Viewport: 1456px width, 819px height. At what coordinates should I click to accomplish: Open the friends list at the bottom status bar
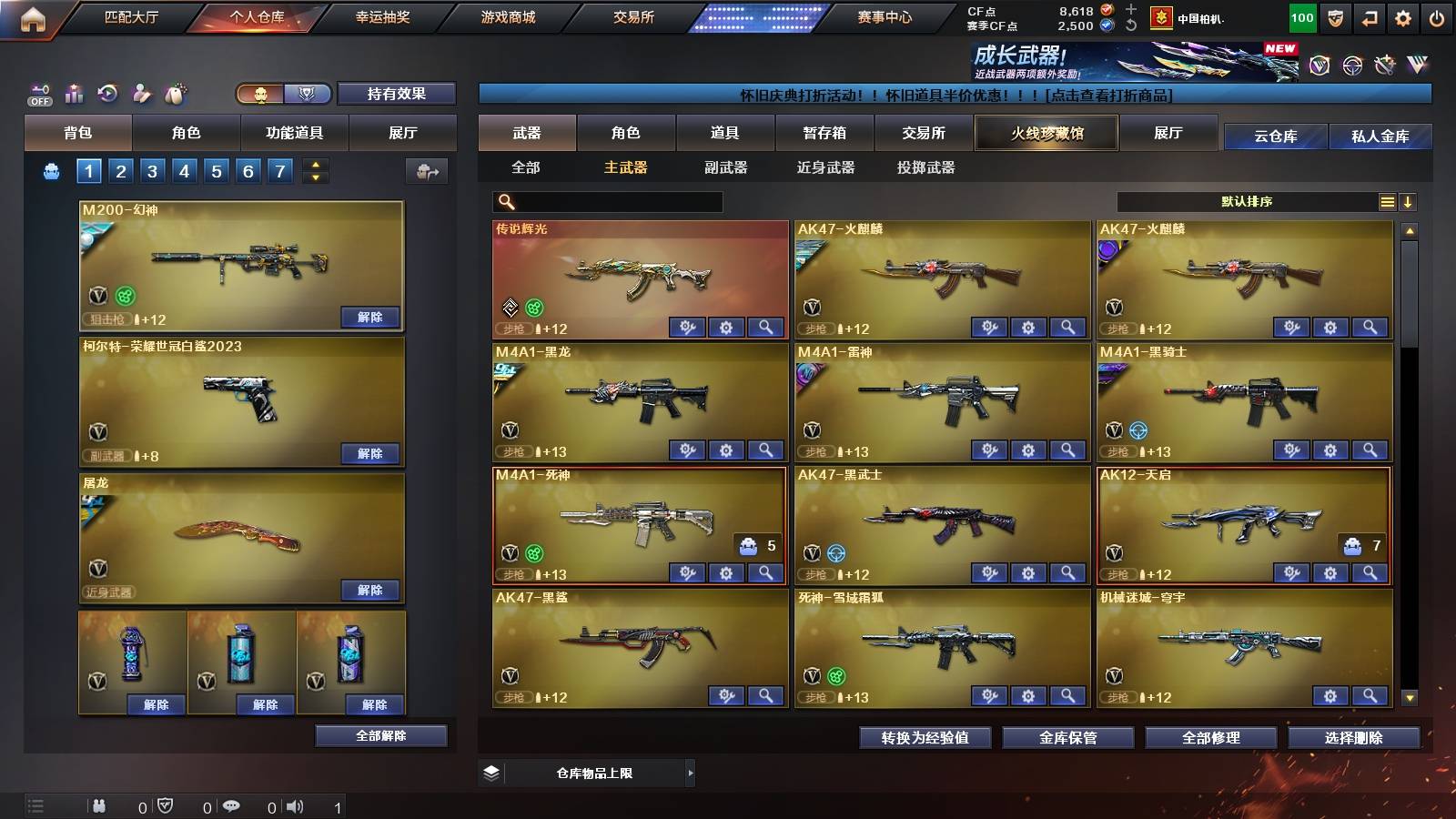[x=98, y=805]
